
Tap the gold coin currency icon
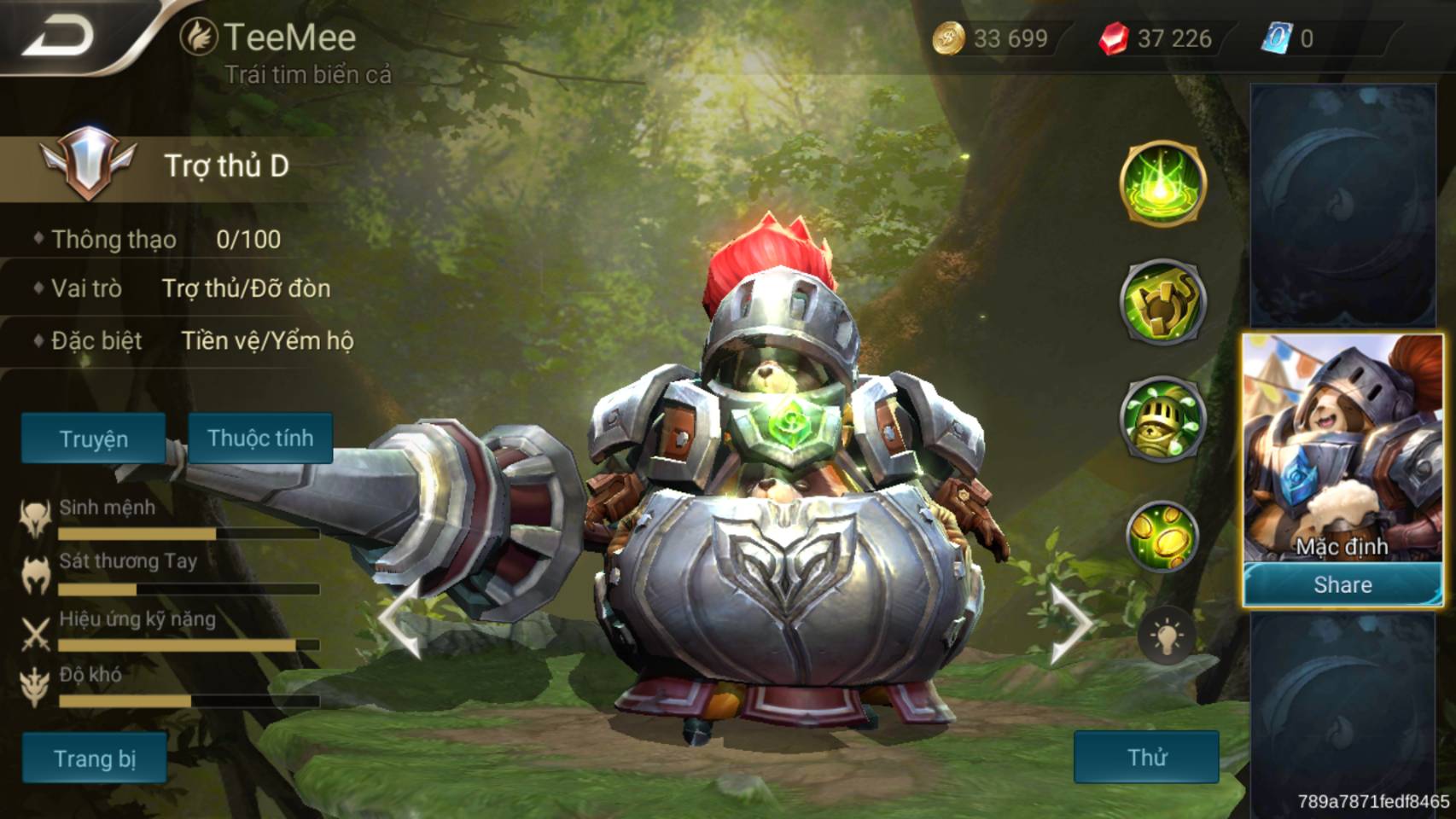(x=947, y=38)
